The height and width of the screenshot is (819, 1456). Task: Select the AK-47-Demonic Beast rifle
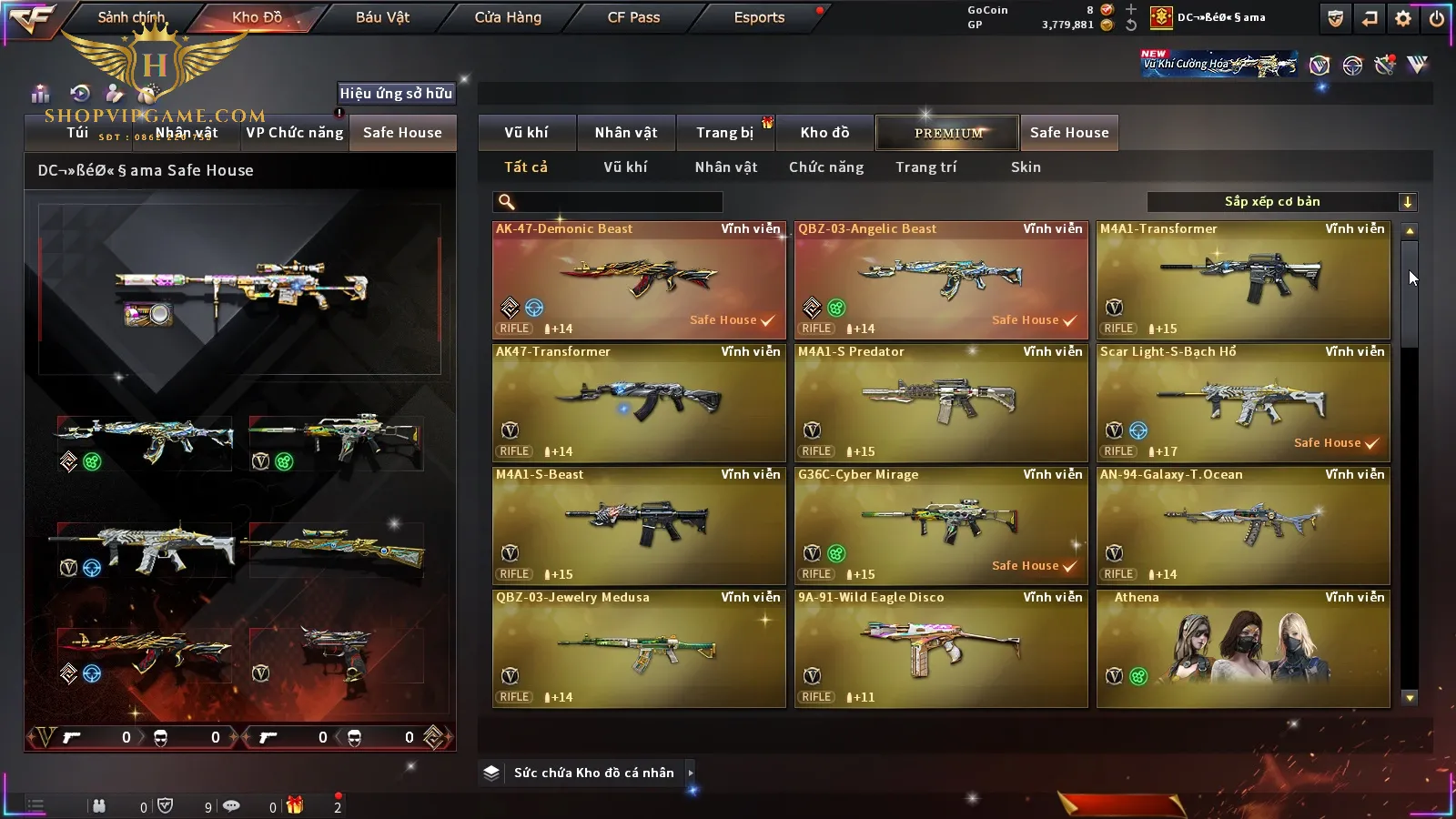click(639, 280)
